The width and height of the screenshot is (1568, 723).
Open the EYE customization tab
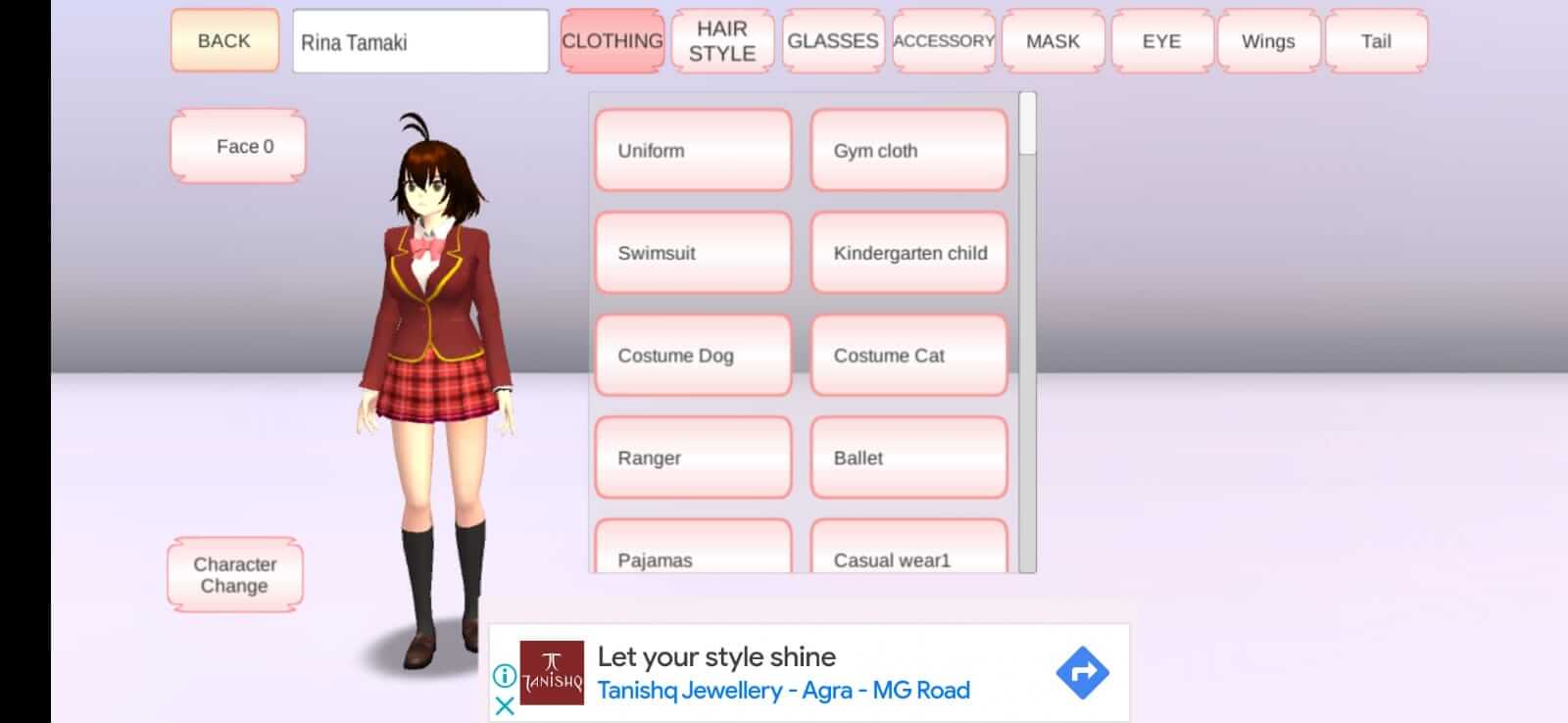pyautogui.click(x=1159, y=40)
